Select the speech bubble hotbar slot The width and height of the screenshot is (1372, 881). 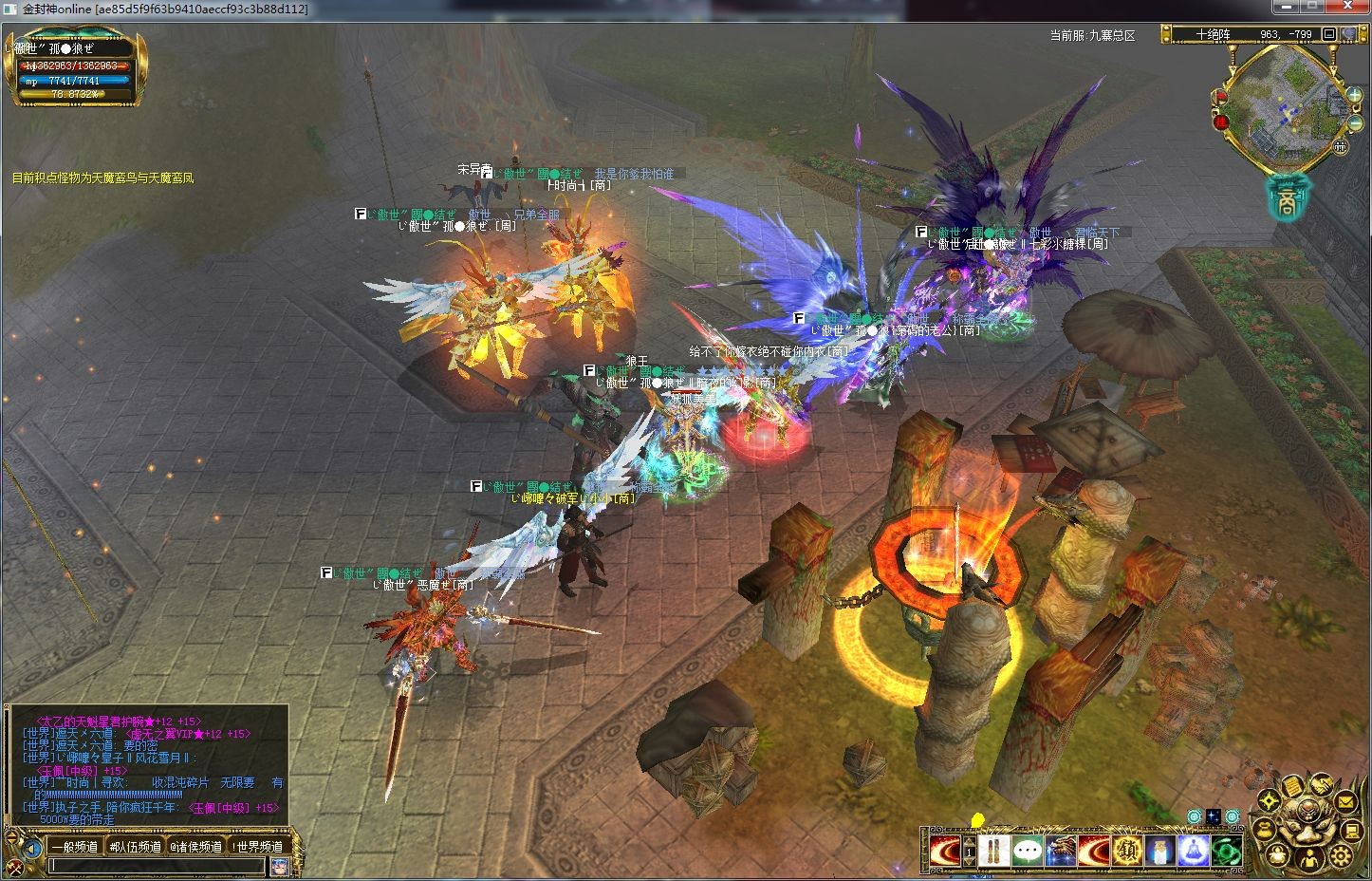click(1029, 850)
